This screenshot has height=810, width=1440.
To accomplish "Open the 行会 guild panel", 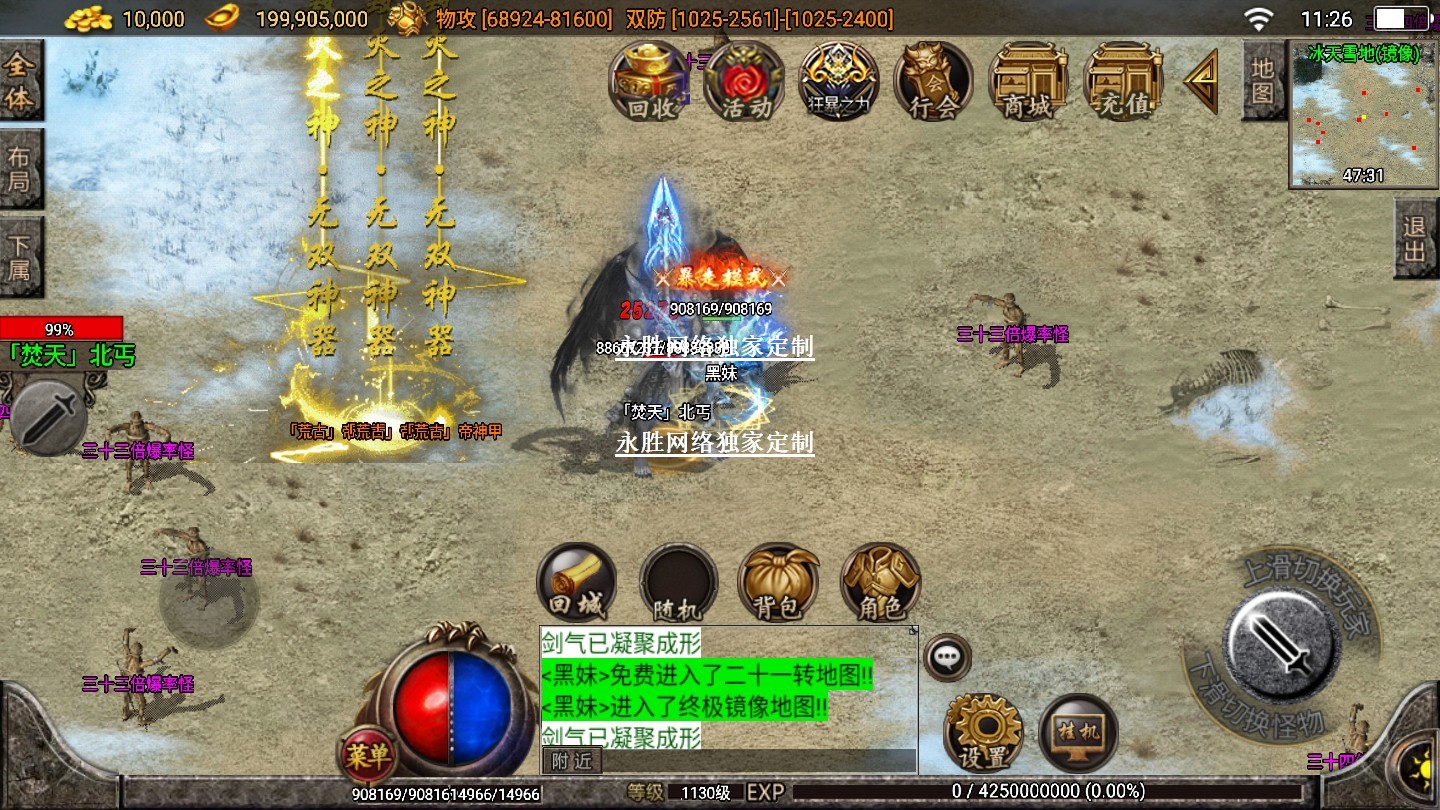I will 933,82.
